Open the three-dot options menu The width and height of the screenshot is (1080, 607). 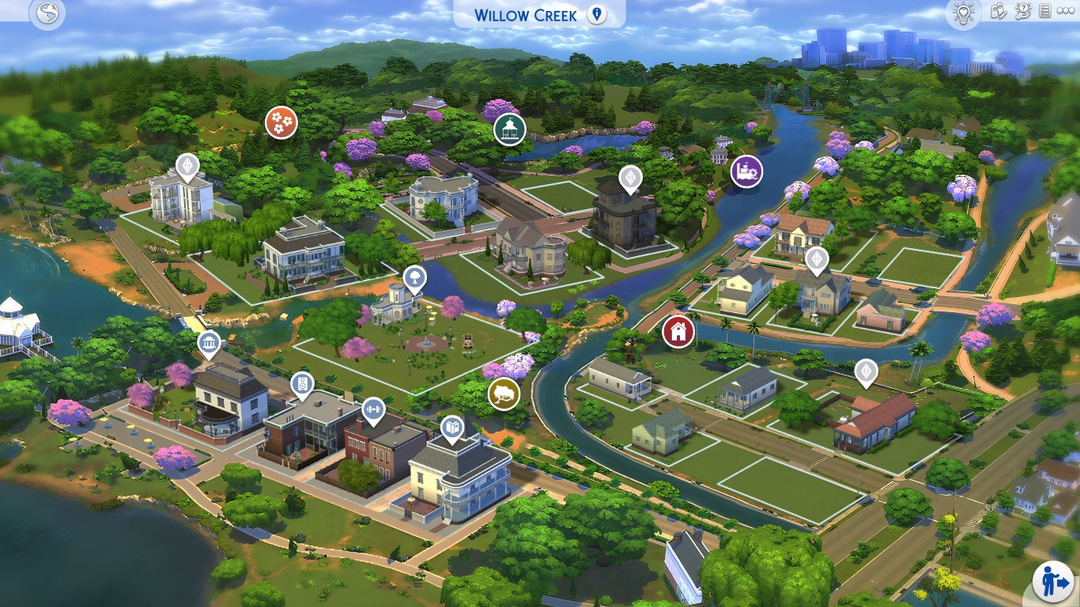pos(1065,12)
